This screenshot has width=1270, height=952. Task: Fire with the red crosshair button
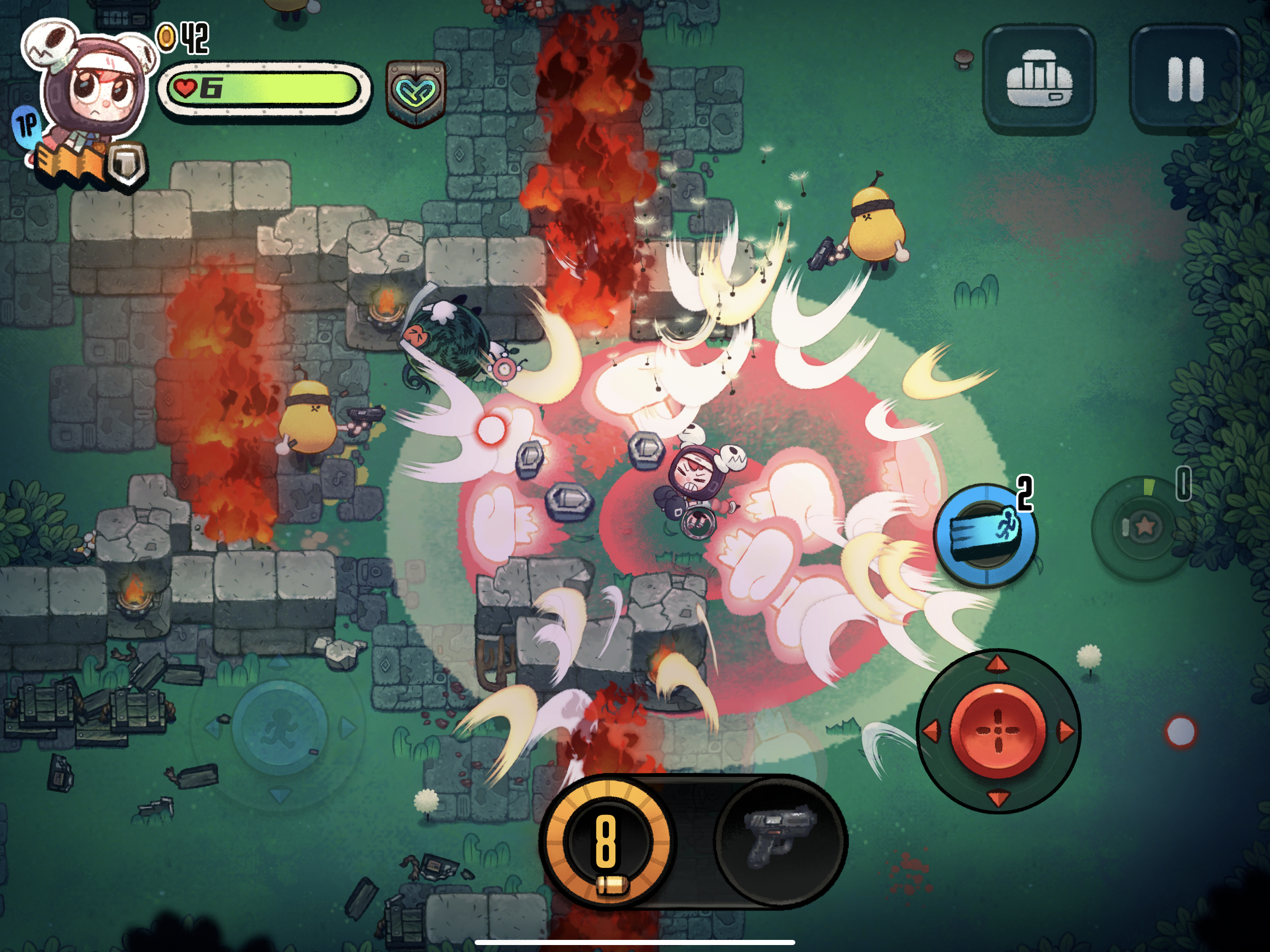998,730
